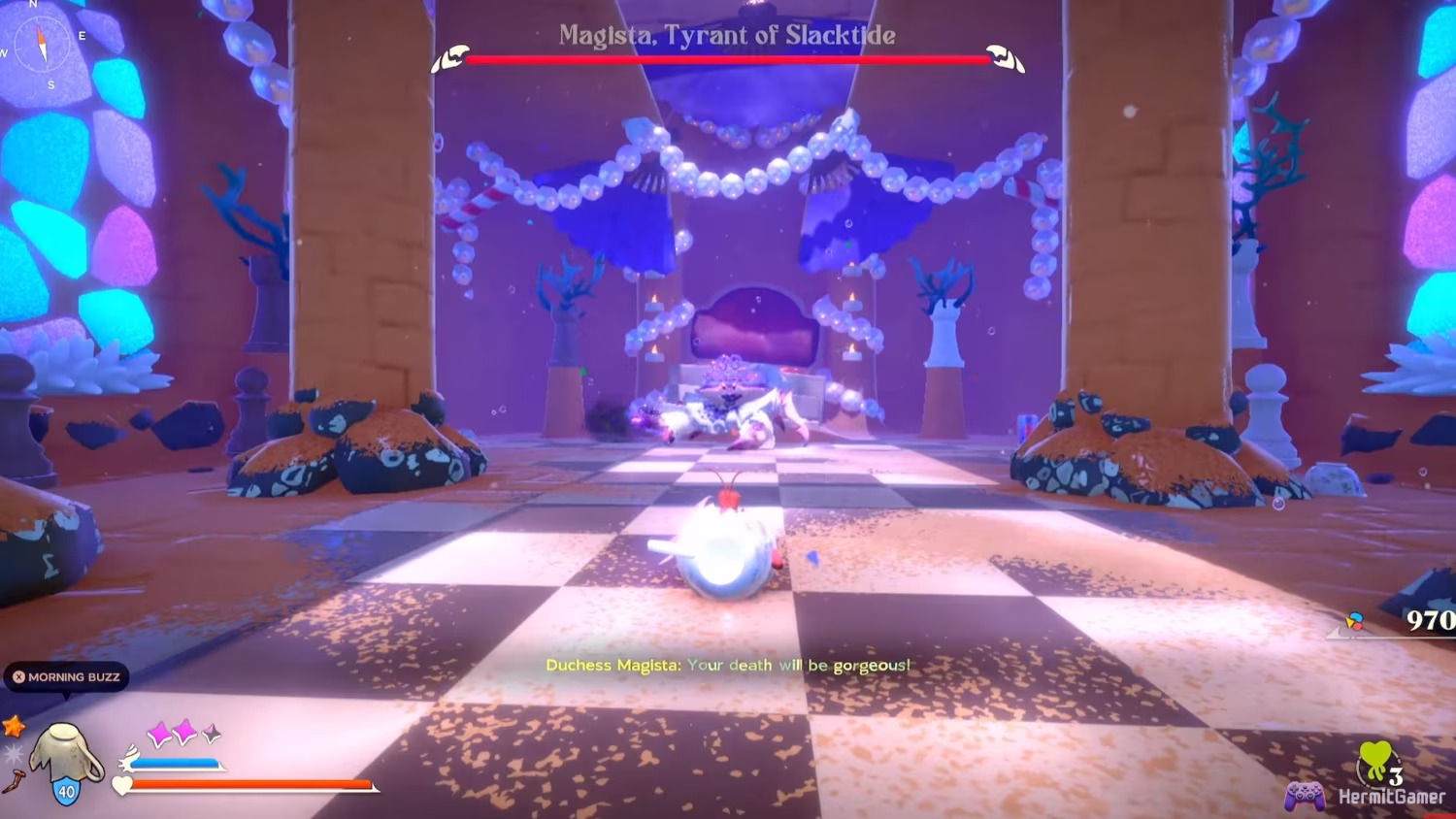Click the Duchess Magista dialogue line
Image resolution: width=1456 pixels, height=819 pixels.
(728, 666)
